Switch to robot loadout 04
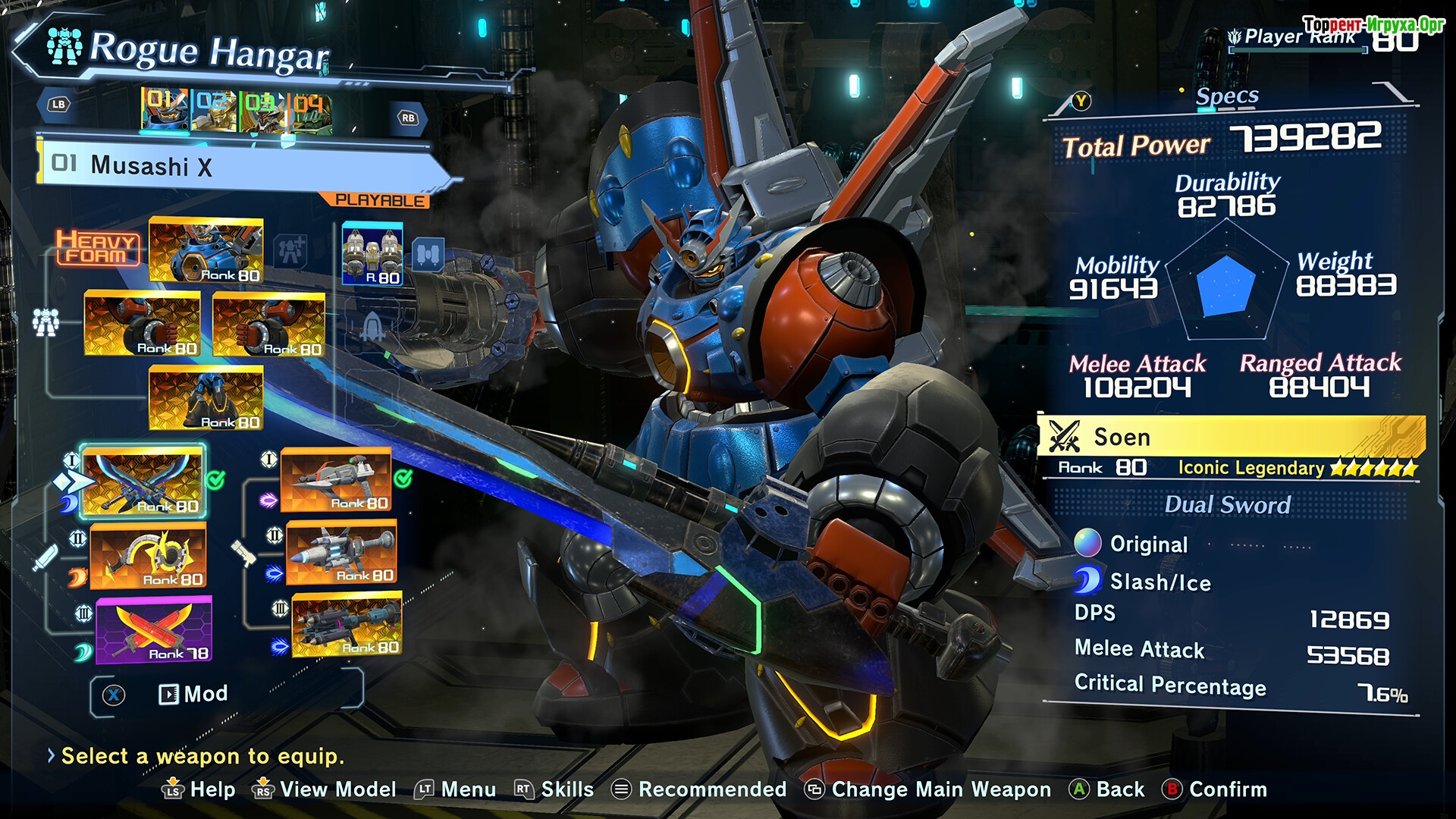Image resolution: width=1456 pixels, height=819 pixels. 309,111
